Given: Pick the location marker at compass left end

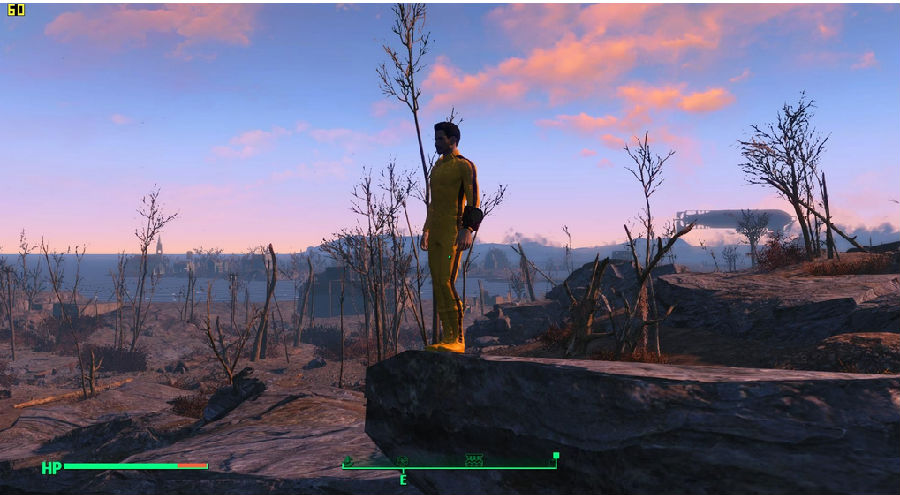Looking at the screenshot, I should (x=347, y=461).
